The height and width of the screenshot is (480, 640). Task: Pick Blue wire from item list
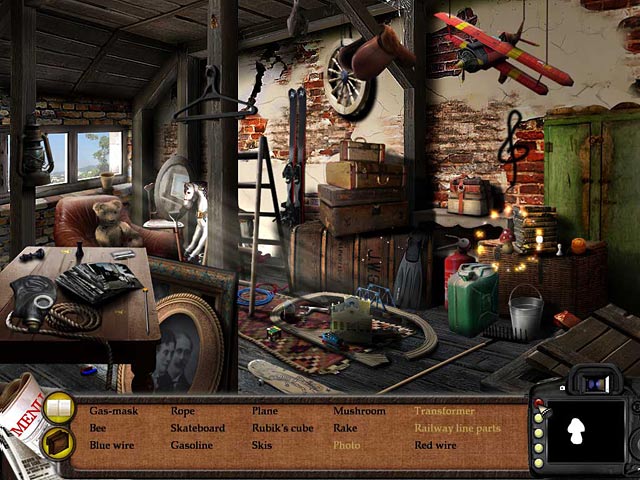click(x=112, y=445)
